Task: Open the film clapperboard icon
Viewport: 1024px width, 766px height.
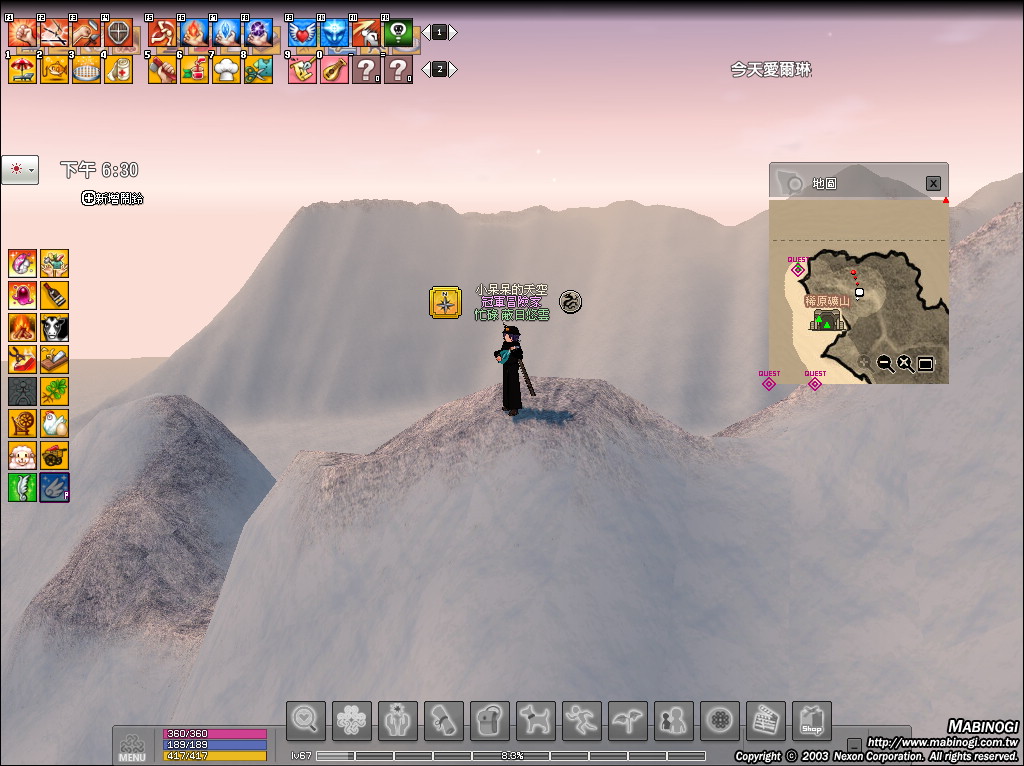Action: 765,720
